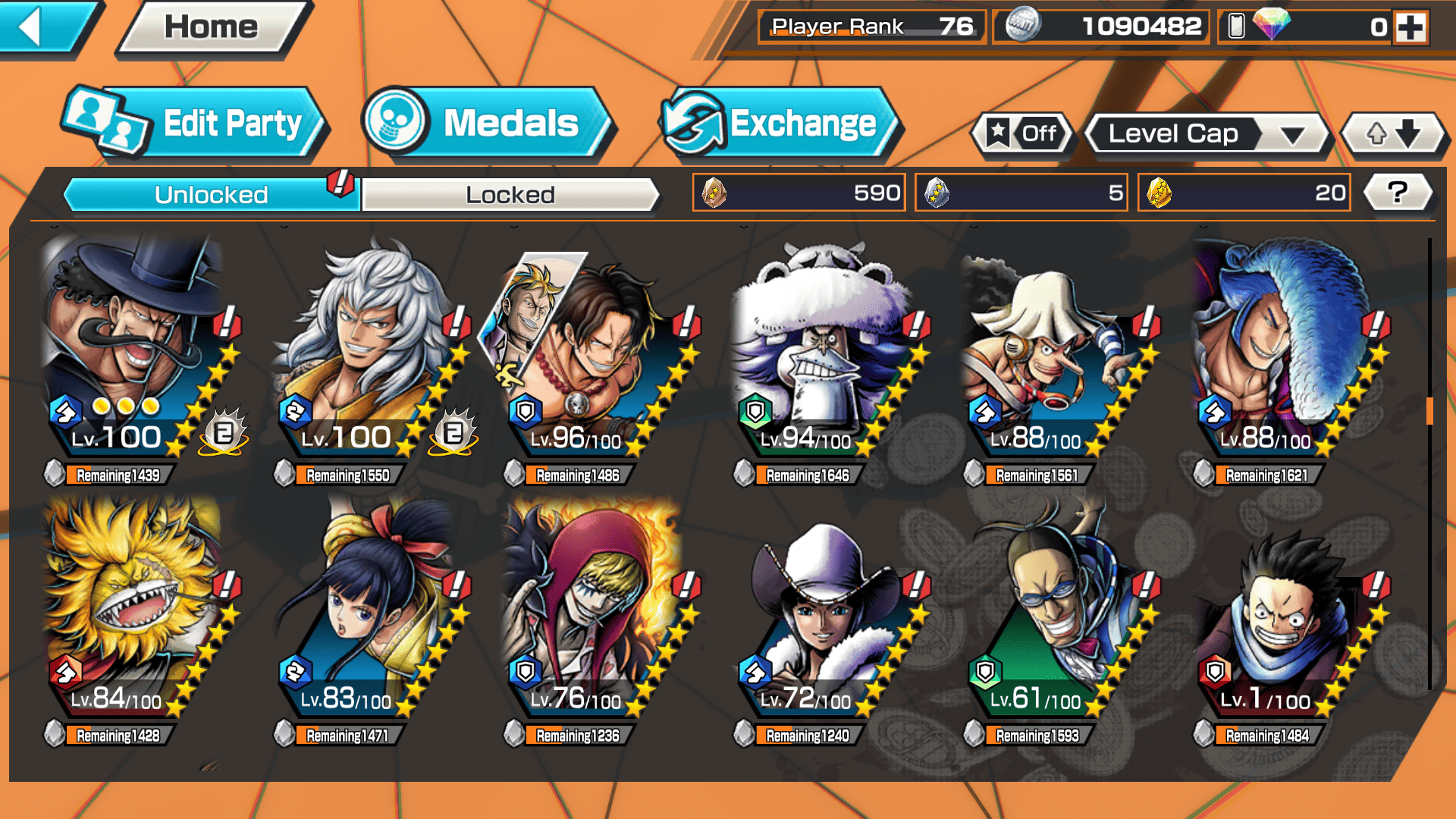
Task: Return to the Home screen
Action: (x=211, y=28)
